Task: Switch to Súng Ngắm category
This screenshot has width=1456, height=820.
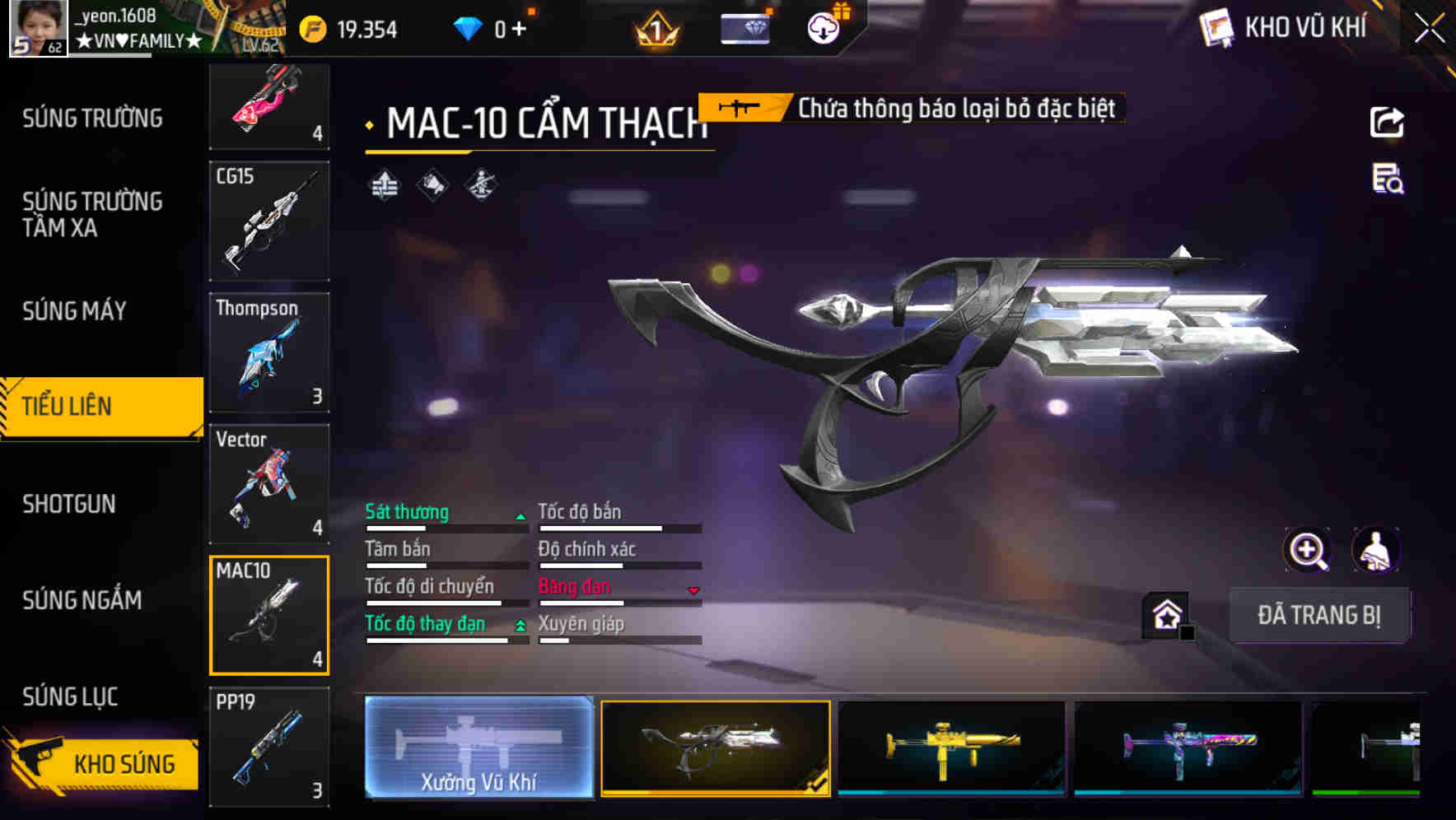Action: (82, 600)
